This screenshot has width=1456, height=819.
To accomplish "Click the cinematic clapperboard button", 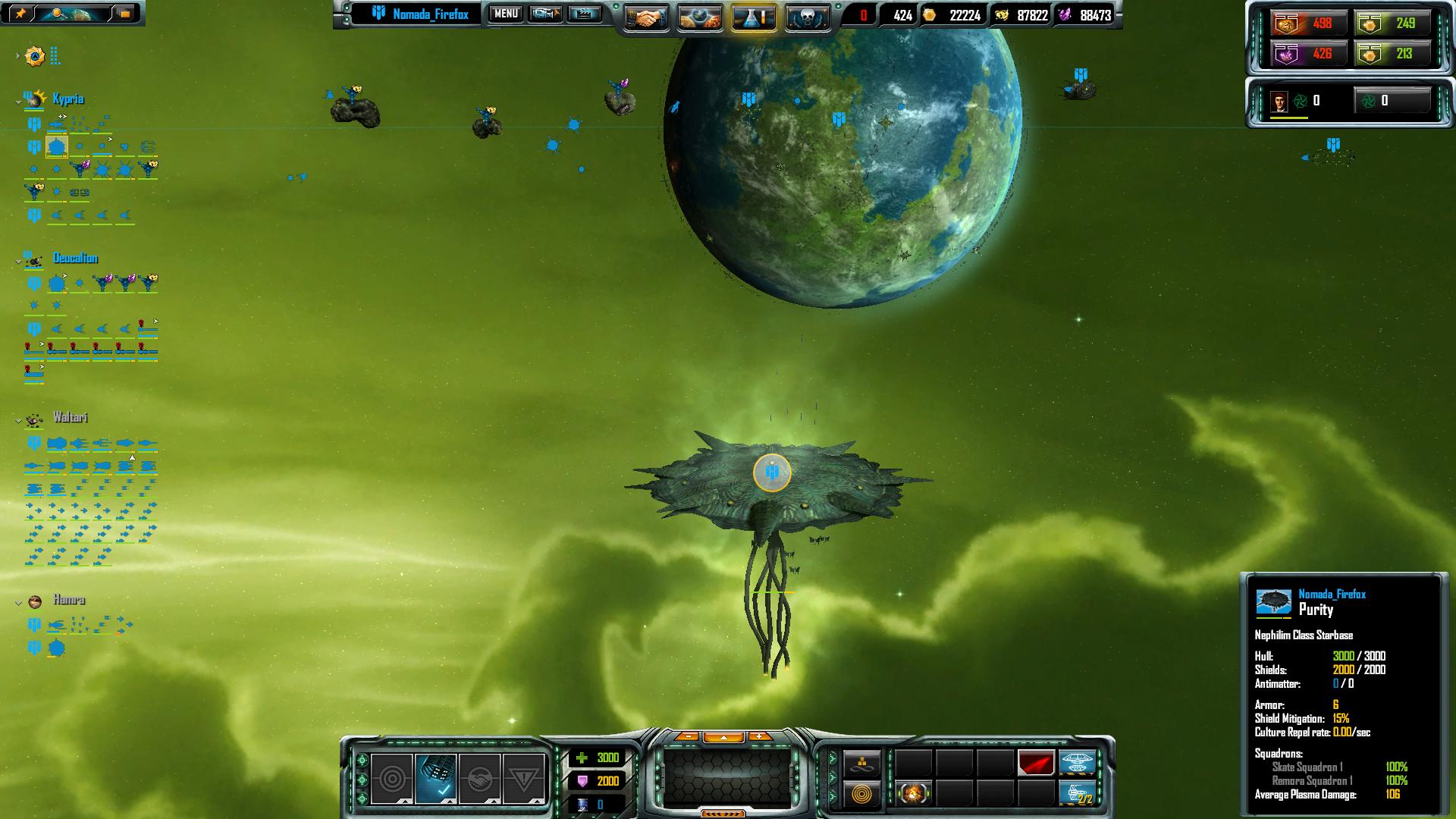I will point(584,14).
